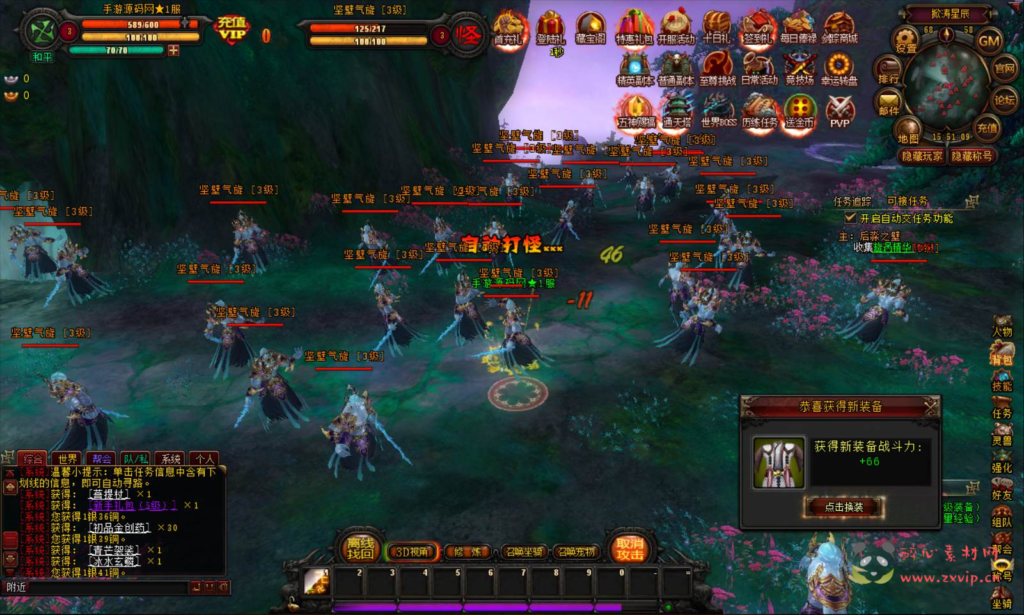Click the 离线找回 offline recovery button

tap(359, 547)
